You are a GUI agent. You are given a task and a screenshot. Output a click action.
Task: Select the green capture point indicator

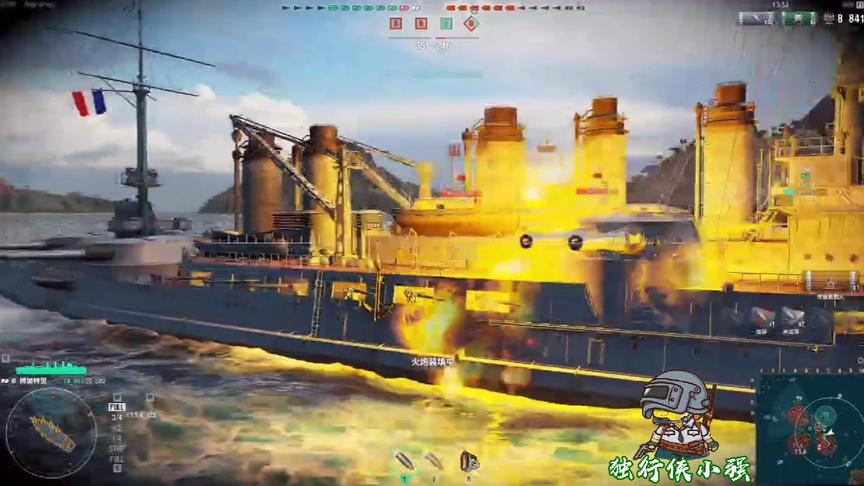(x=446, y=23)
